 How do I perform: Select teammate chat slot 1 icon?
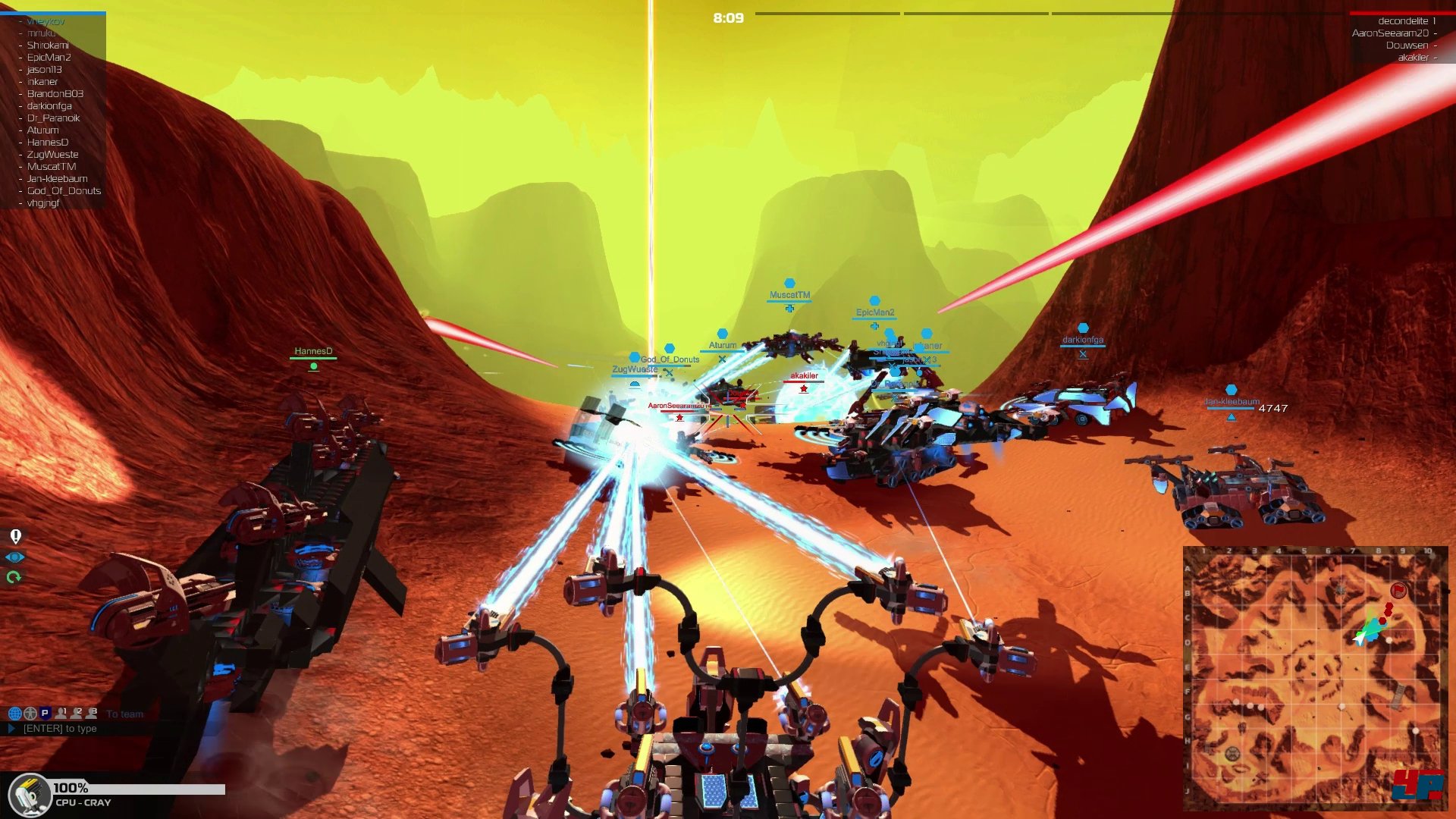point(61,713)
